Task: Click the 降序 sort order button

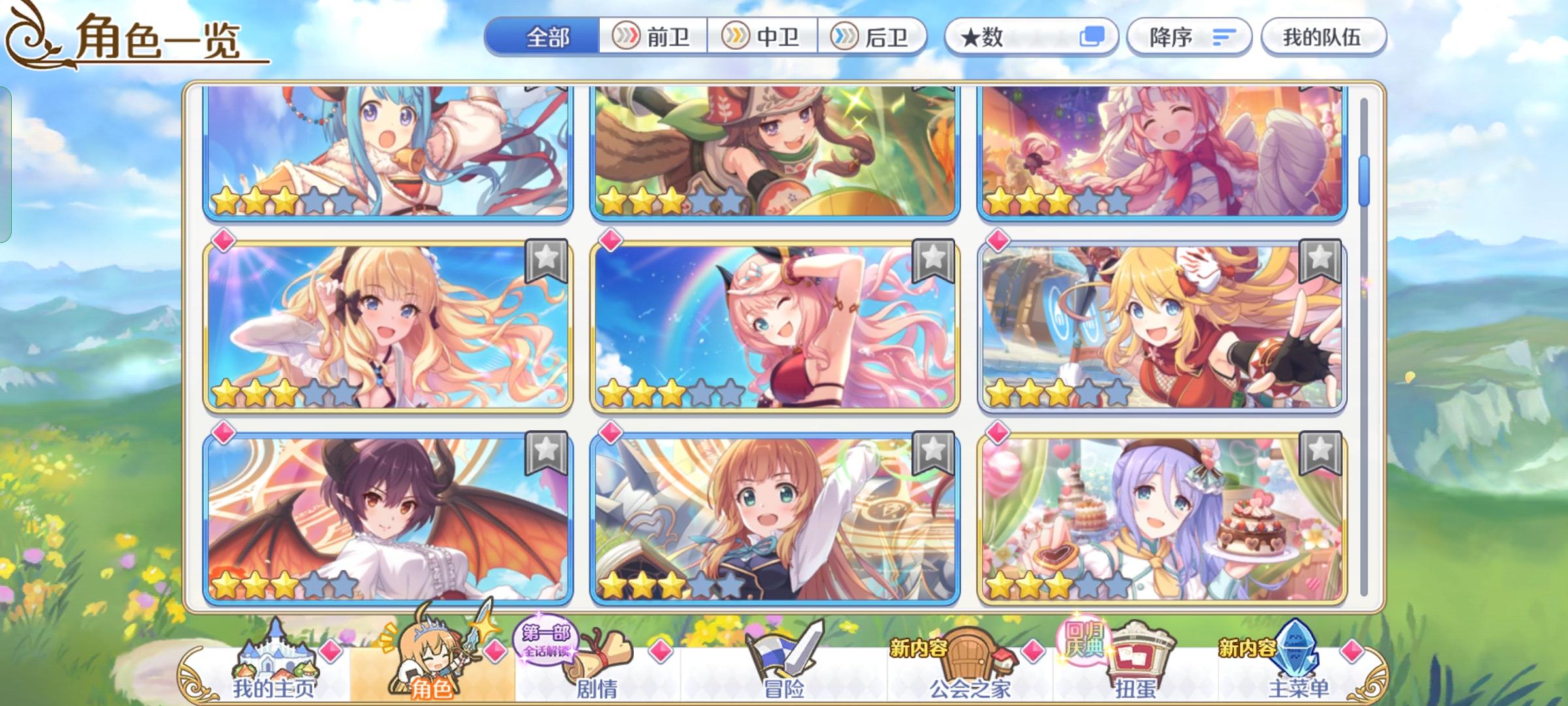Action: 1189,38
